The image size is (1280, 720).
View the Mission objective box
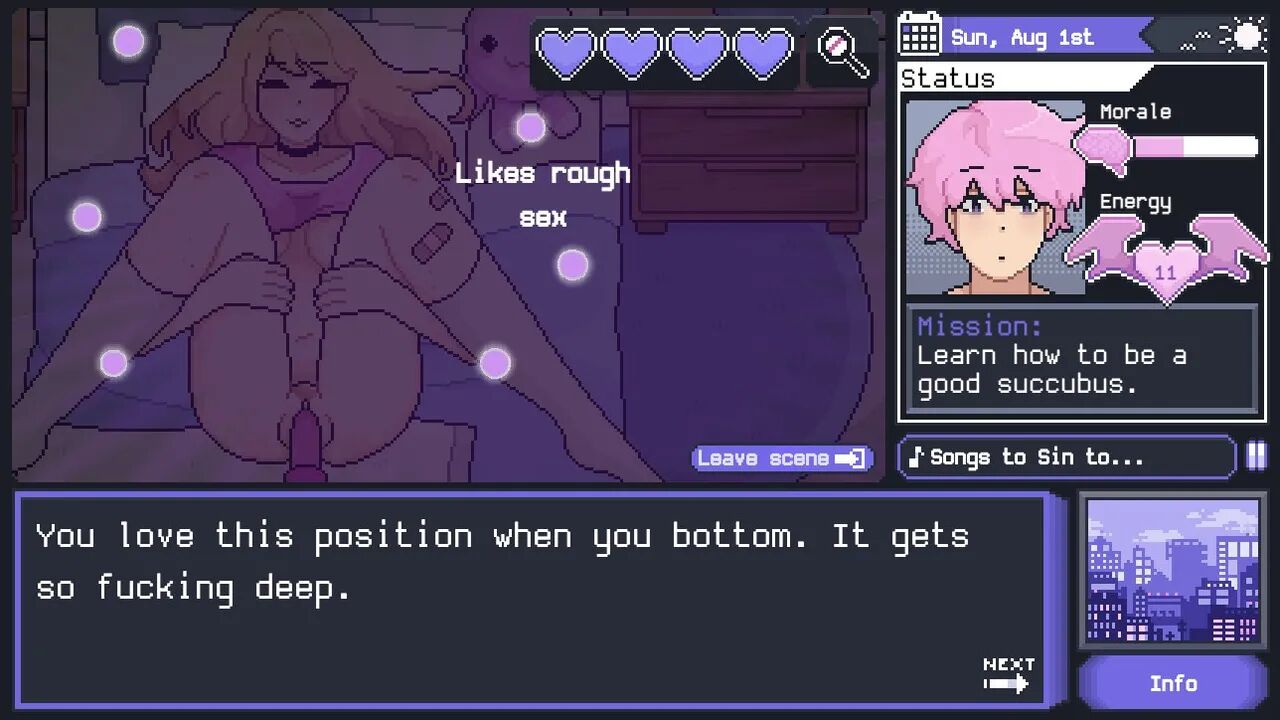pyautogui.click(x=1081, y=357)
